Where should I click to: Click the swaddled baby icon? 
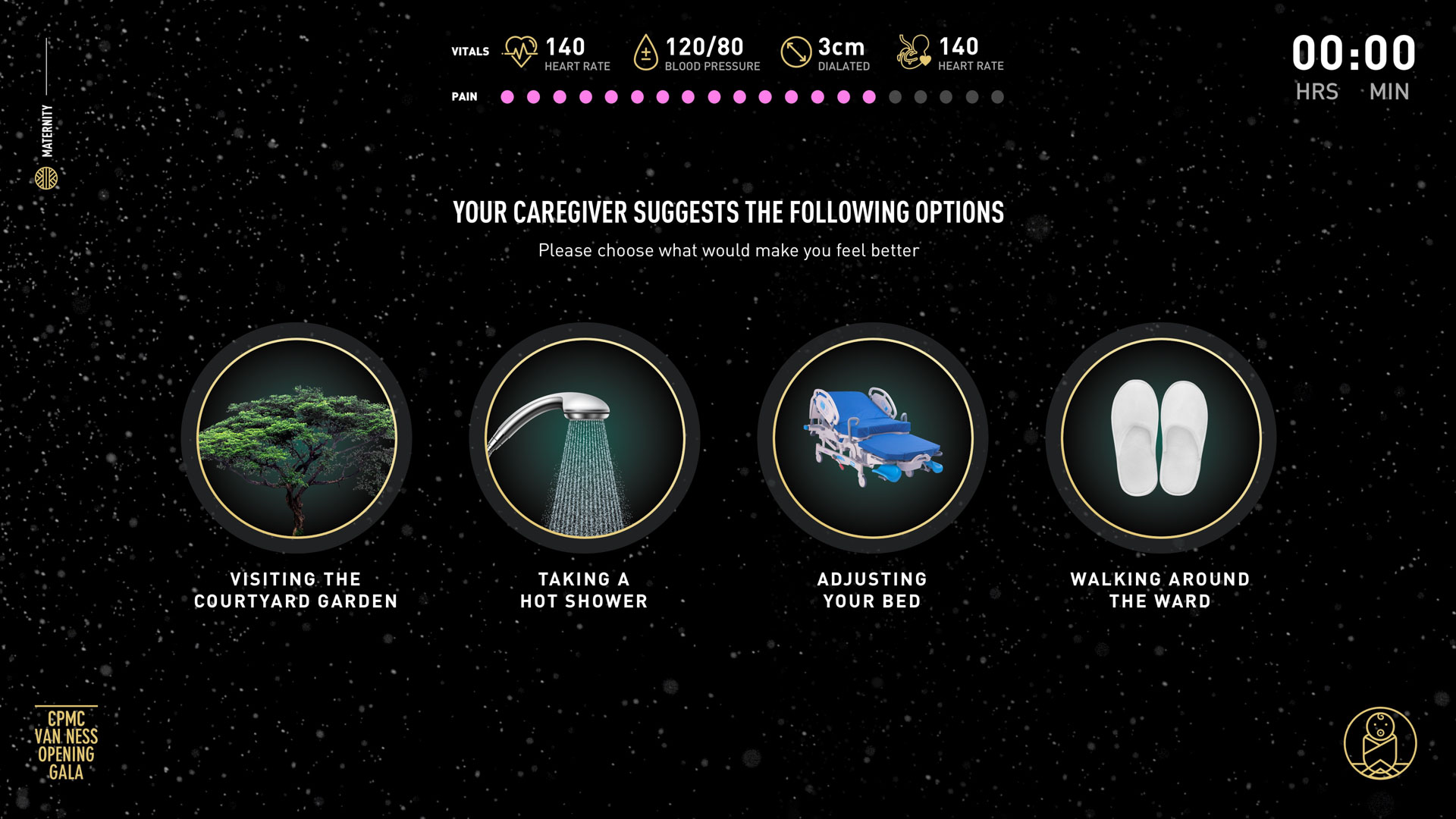[x=1379, y=743]
